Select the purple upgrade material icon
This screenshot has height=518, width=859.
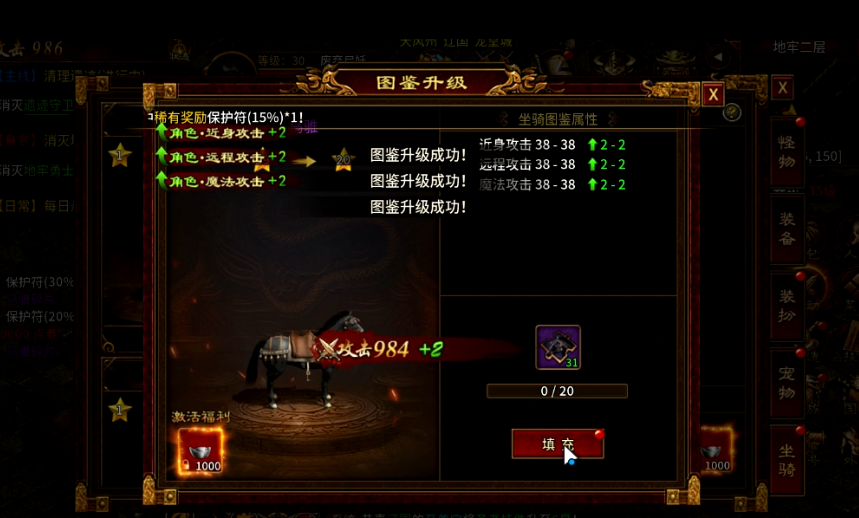click(557, 347)
